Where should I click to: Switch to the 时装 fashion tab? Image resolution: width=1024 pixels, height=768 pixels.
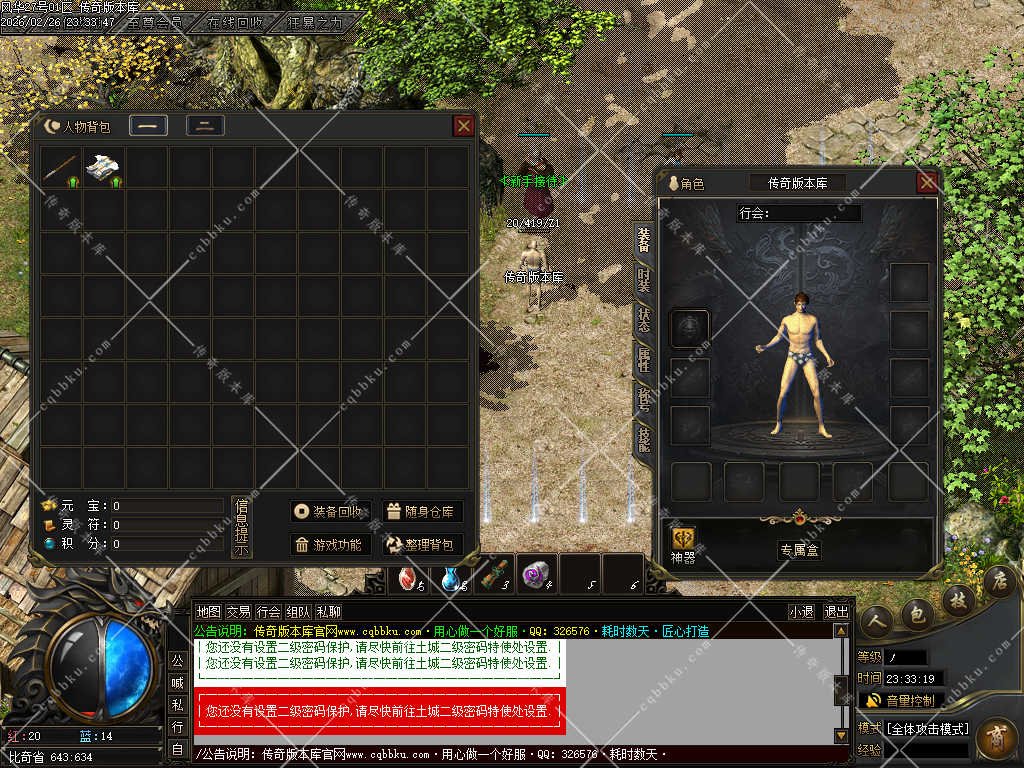pos(644,278)
